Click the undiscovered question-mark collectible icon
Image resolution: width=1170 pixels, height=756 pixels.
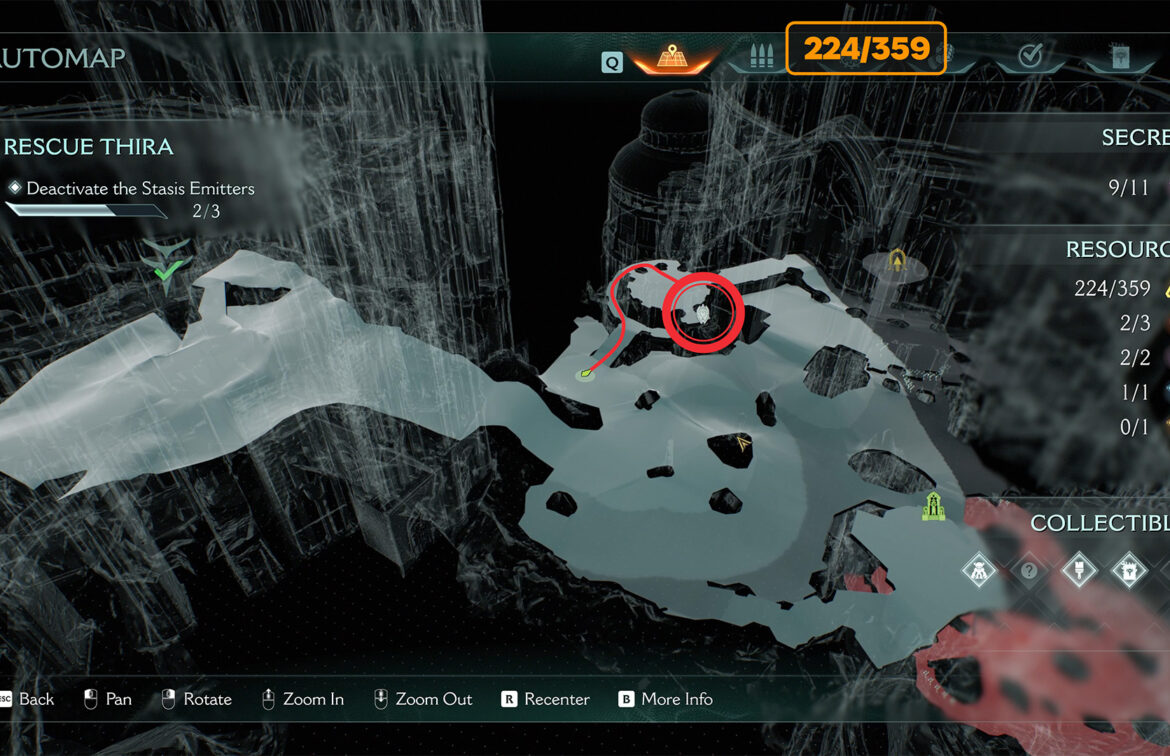click(1028, 571)
